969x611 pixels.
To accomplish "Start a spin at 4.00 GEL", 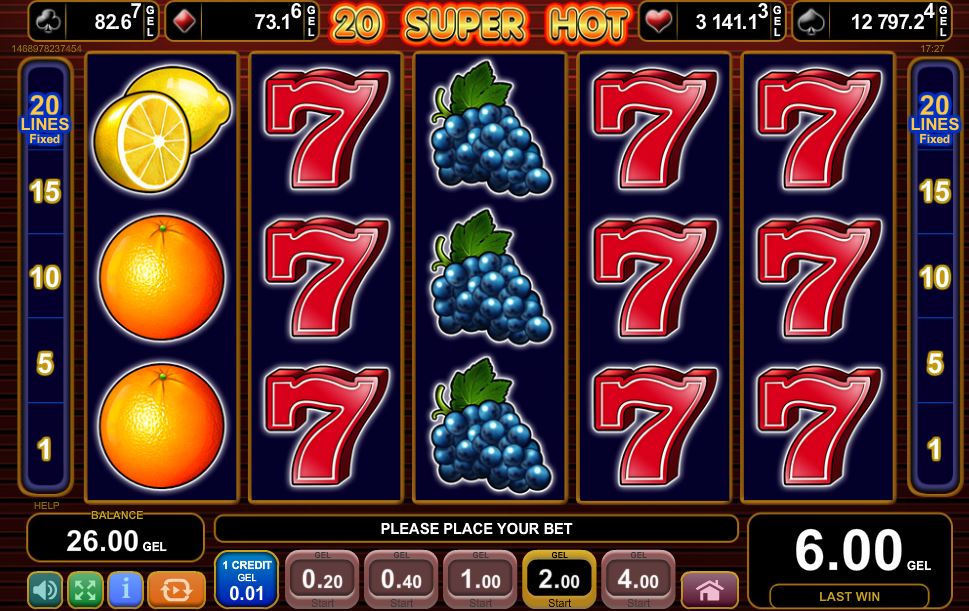I will [x=638, y=580].
